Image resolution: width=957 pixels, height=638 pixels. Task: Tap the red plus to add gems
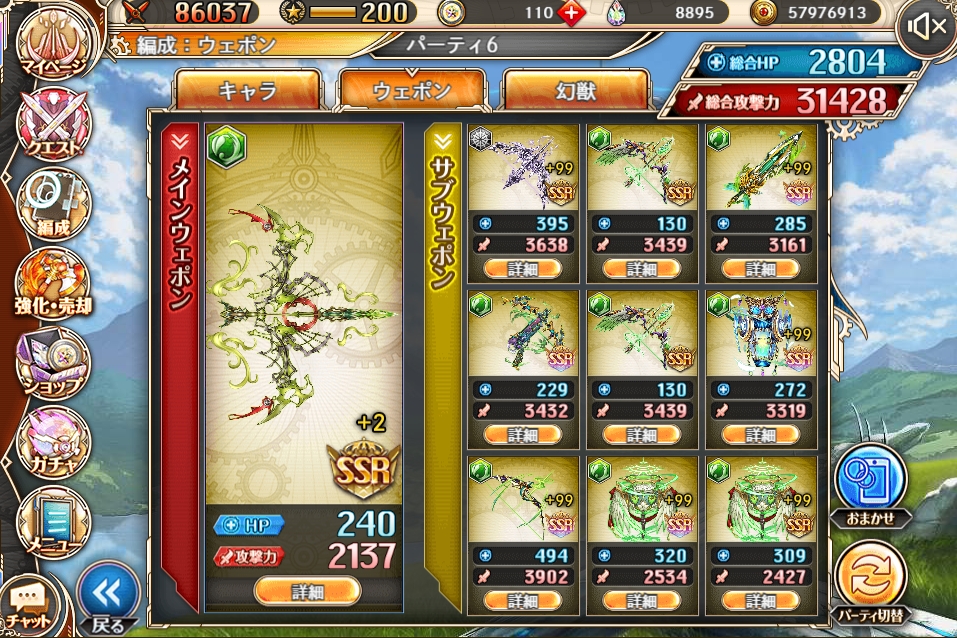point(571,13)
